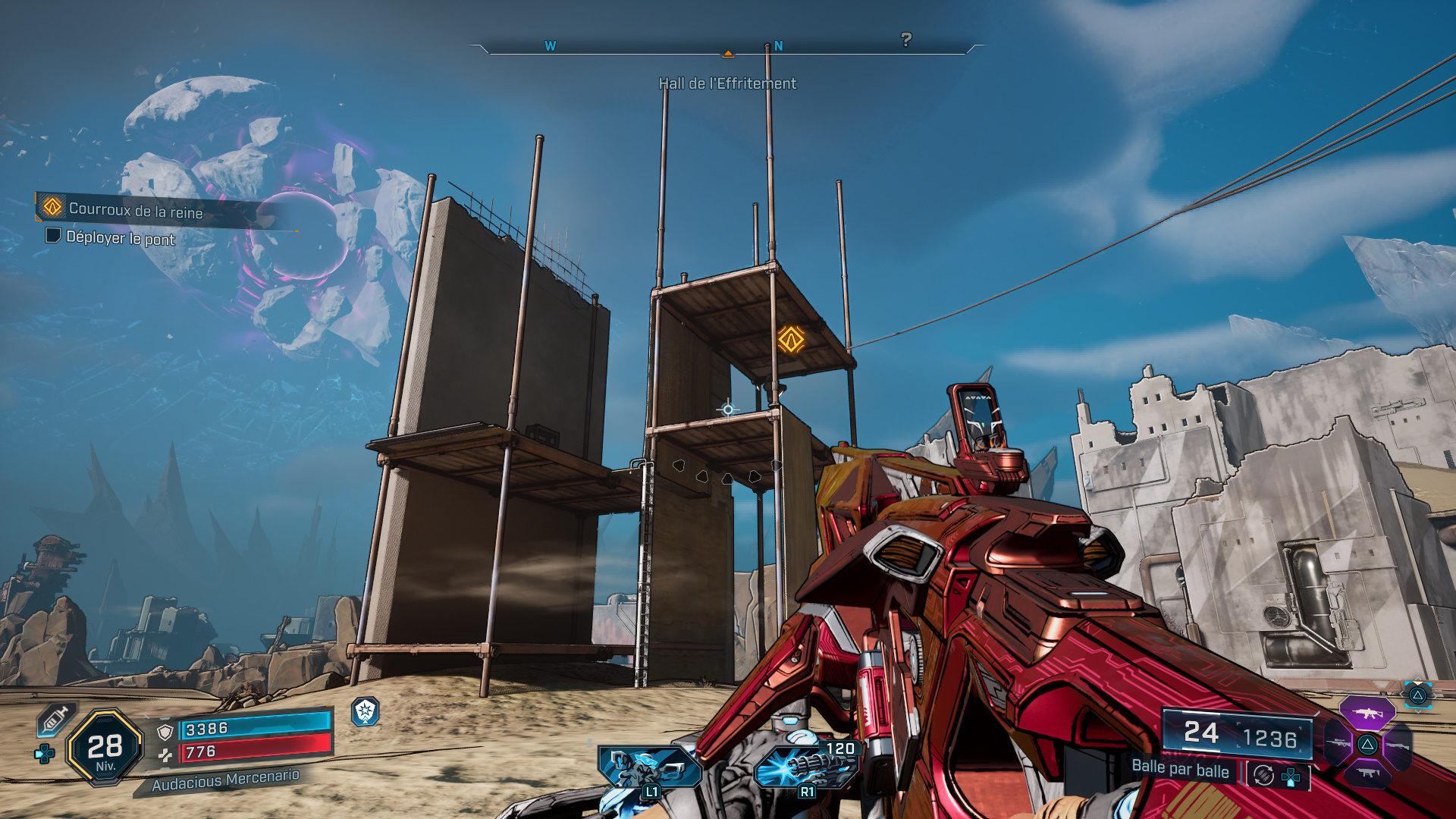
Task: Click the level 28 character badge
Action: click(x=105, y=748)
